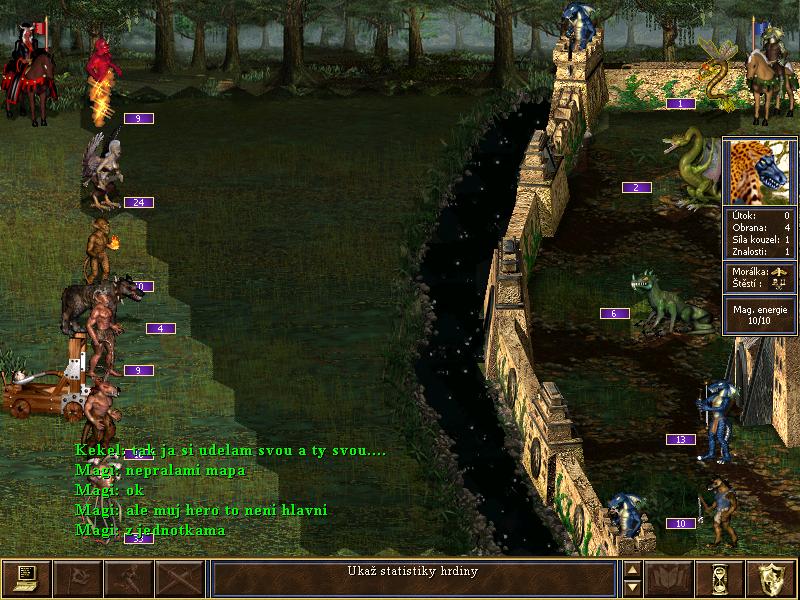Choose the hourglass wait button

719,578
